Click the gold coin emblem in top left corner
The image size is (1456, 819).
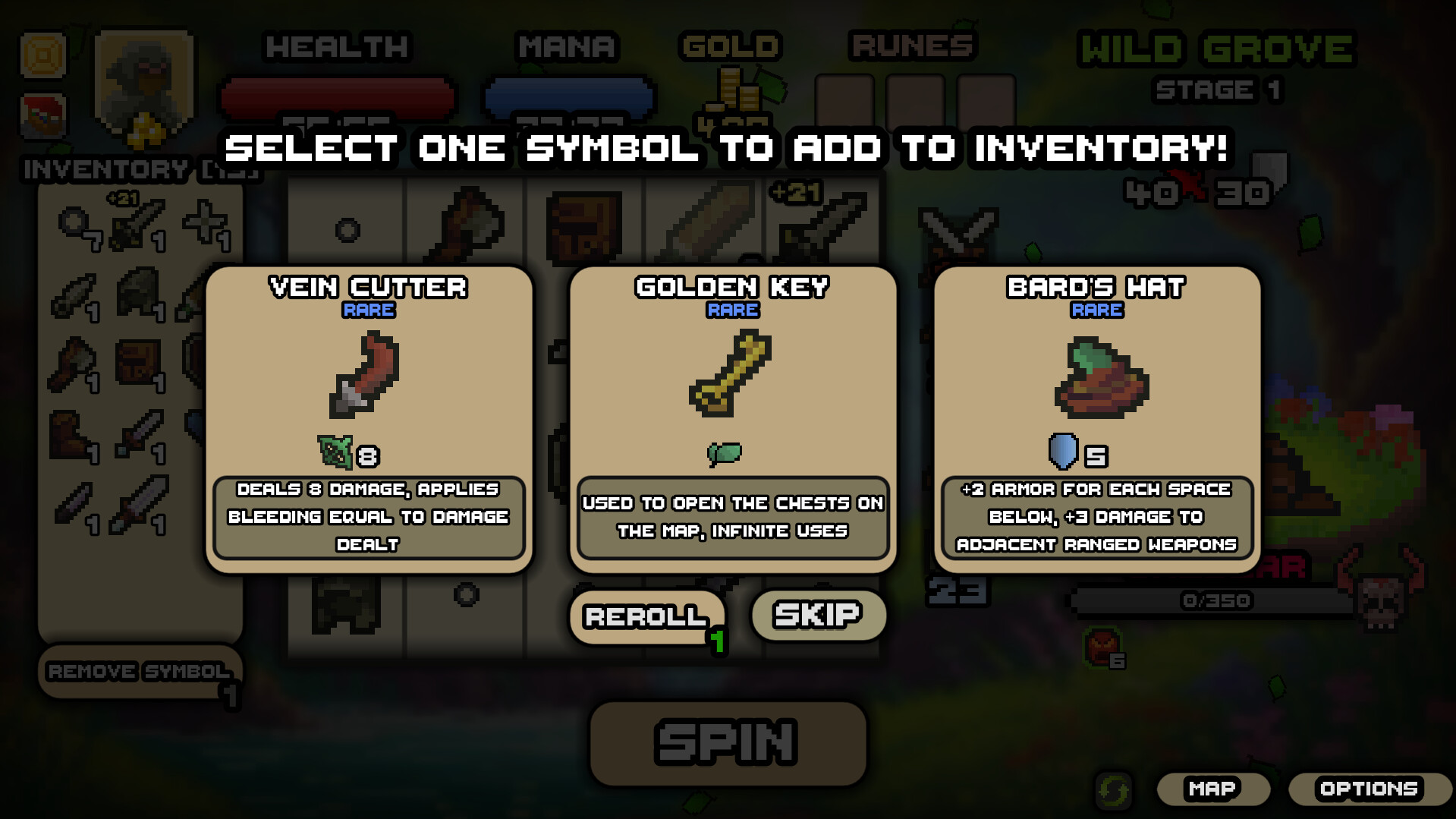42,55
